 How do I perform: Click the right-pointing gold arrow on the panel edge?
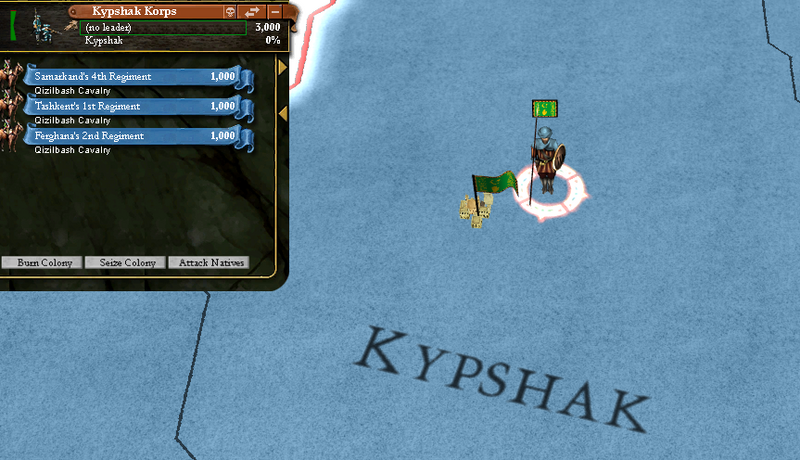[x=283, y=67]
